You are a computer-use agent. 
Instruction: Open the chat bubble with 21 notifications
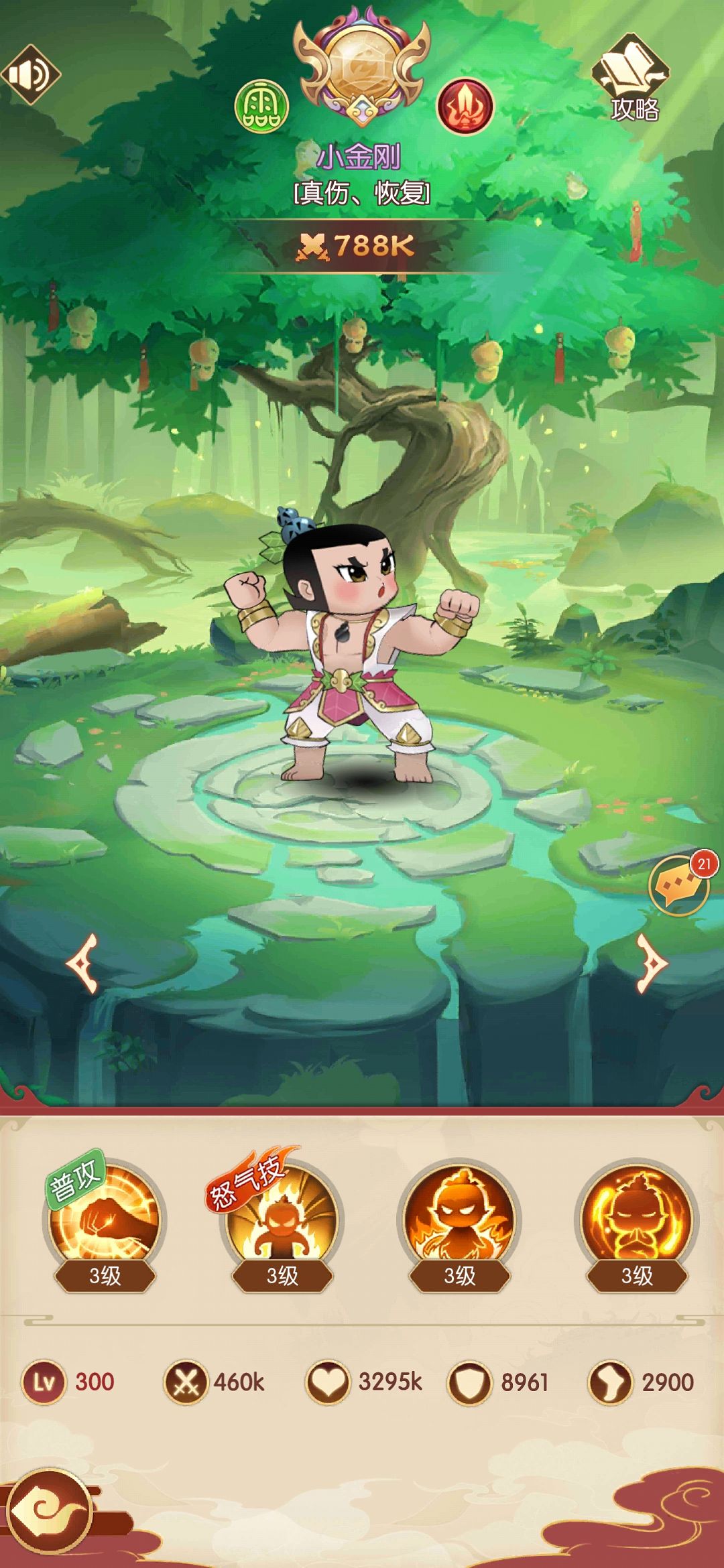click(x=680, y=886)
